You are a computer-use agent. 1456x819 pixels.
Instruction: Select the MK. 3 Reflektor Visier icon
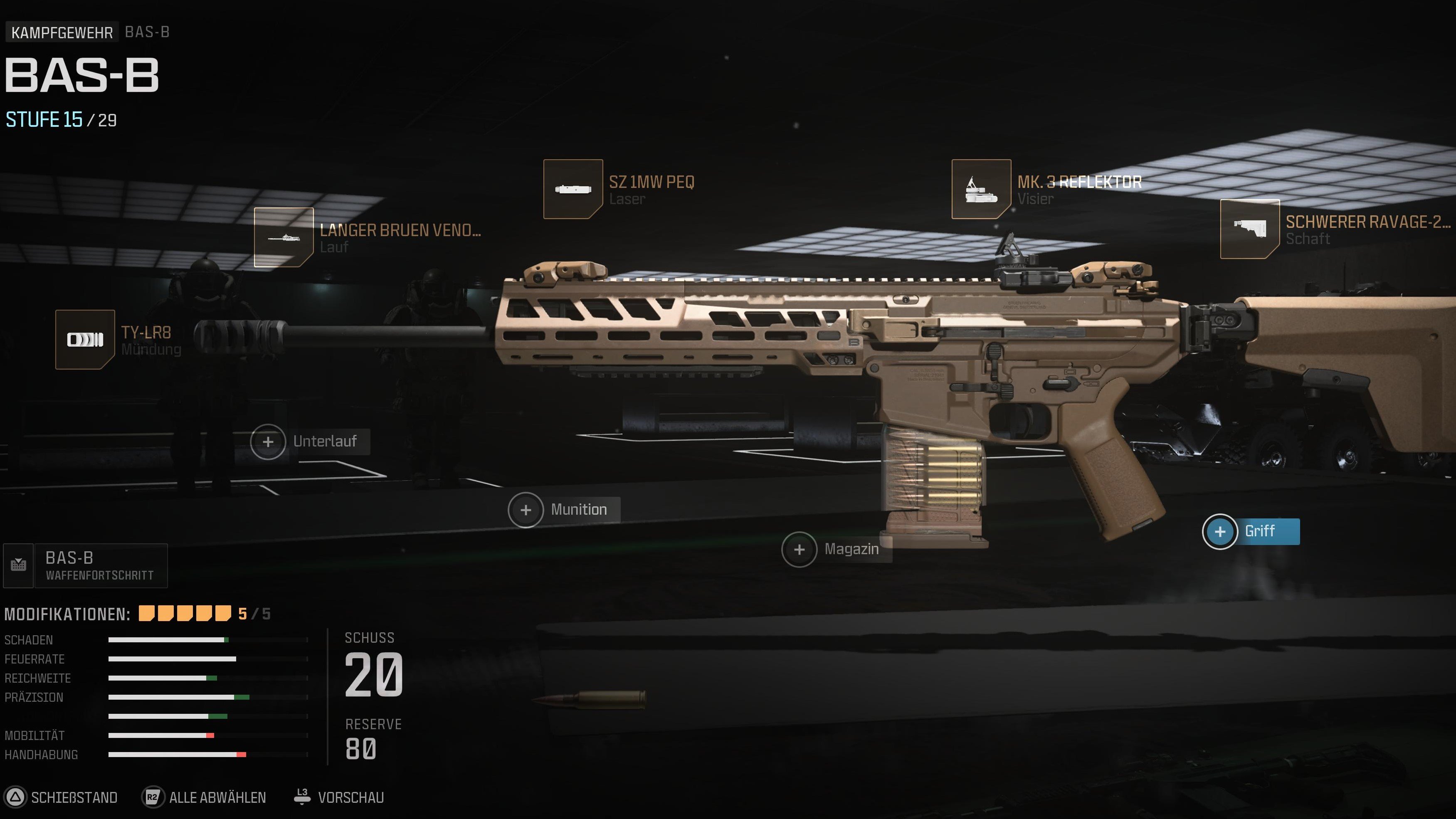tap(982, 188)
